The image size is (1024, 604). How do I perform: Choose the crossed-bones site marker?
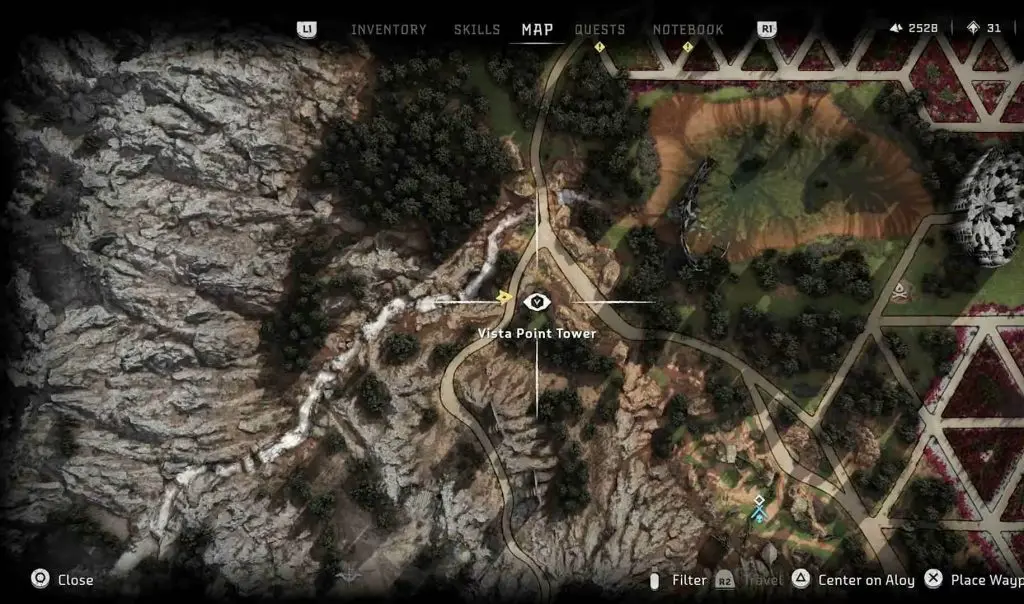(901, 291)
